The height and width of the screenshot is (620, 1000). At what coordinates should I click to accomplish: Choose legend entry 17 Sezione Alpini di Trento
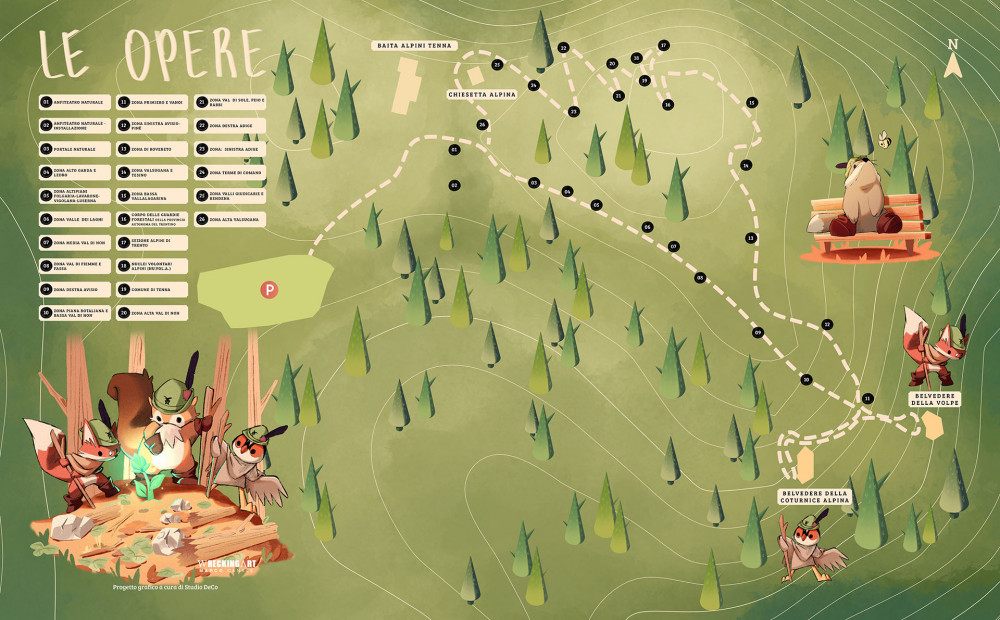tap(150, 242)
